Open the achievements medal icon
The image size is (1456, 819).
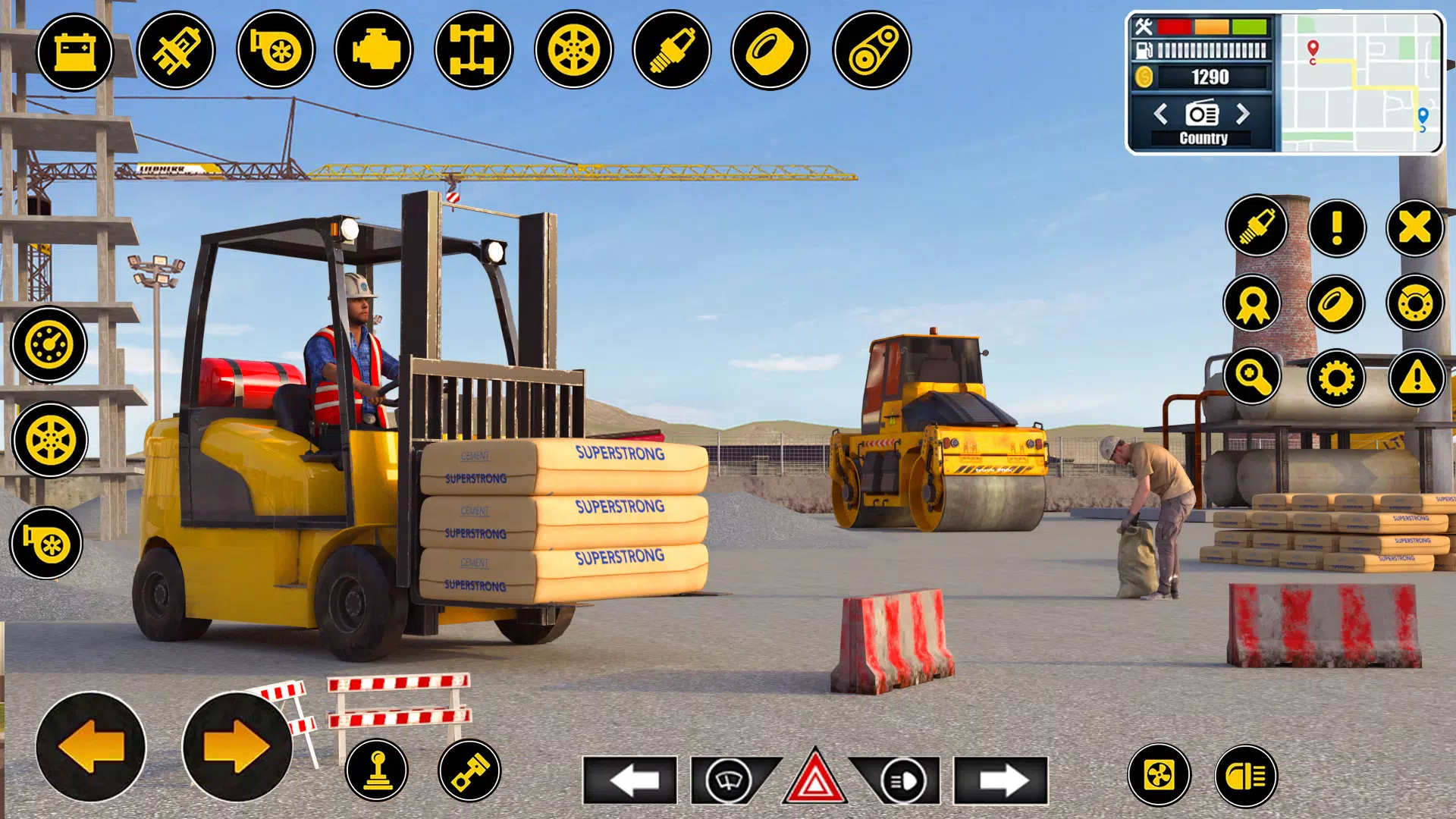[1253, 303]
